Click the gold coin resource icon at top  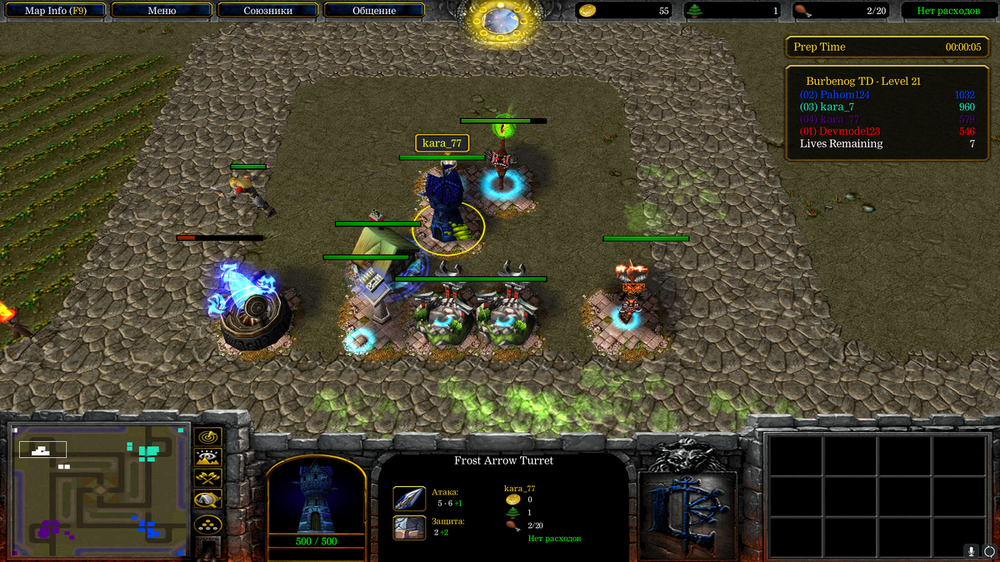(588, 11)
